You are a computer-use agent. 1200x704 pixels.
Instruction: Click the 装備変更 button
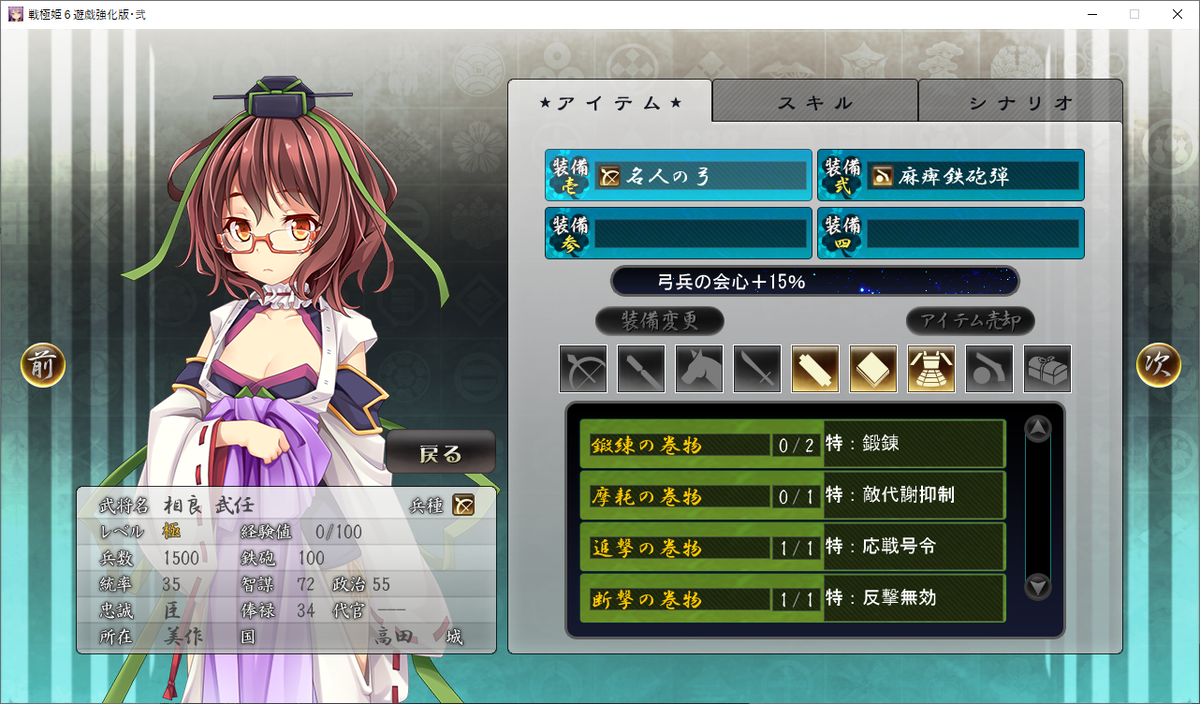click(x=659, y=321)
